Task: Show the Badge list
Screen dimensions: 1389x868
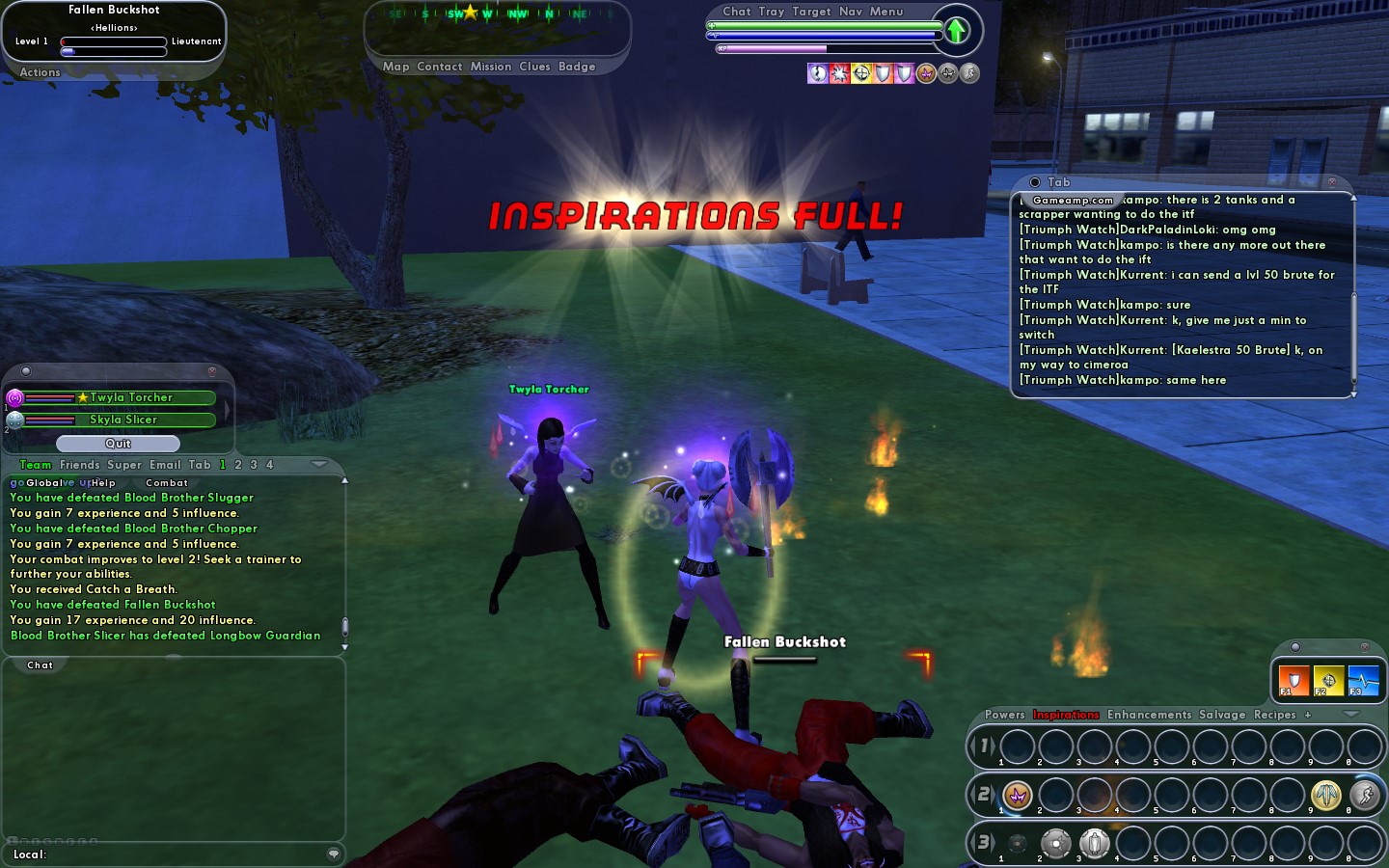Action: [x=577, y=67]
